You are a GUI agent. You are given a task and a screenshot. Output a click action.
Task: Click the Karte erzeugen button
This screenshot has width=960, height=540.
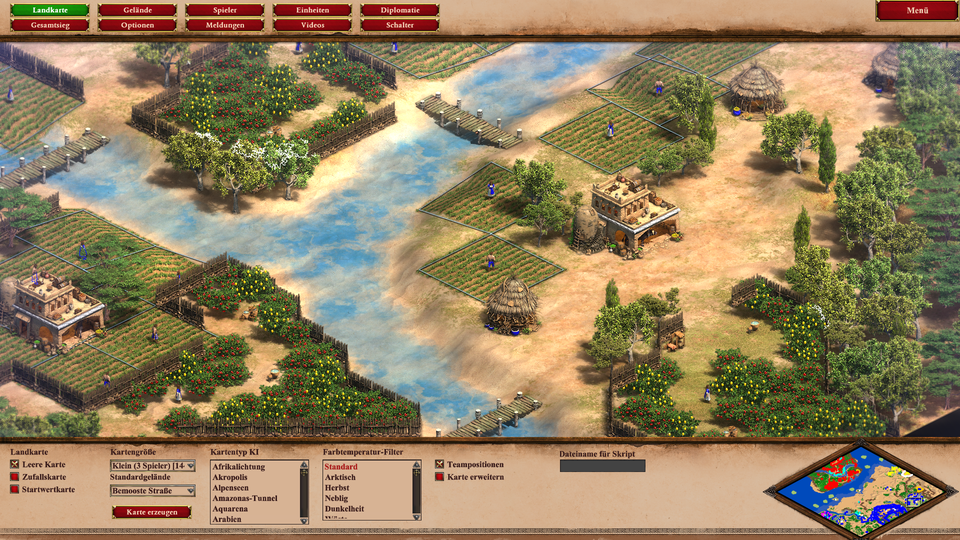click(x=151, y=512)
